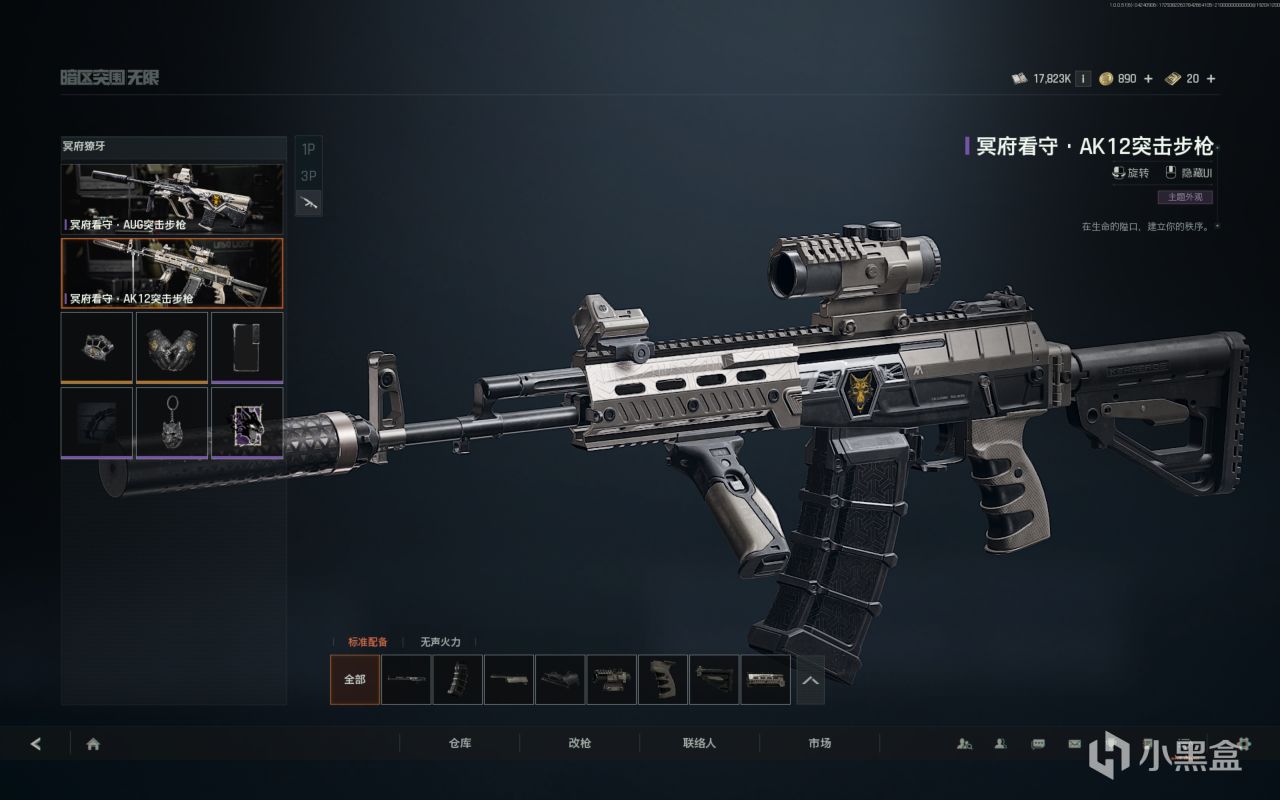Add gold coins with the plus button
The image size is (1280, 800).
point(1148,79)
